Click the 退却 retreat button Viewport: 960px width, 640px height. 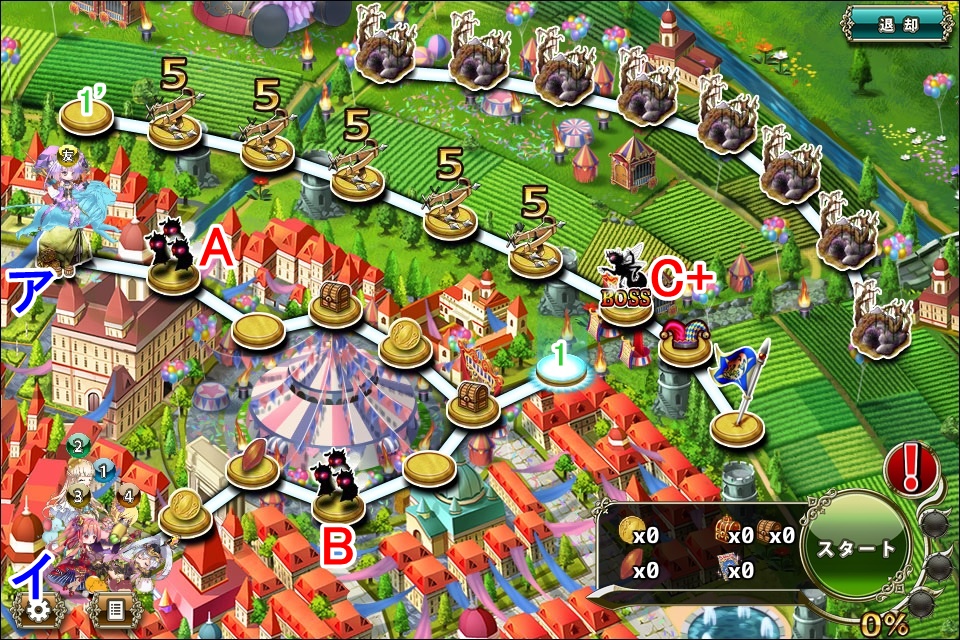(x=897, y=24)
